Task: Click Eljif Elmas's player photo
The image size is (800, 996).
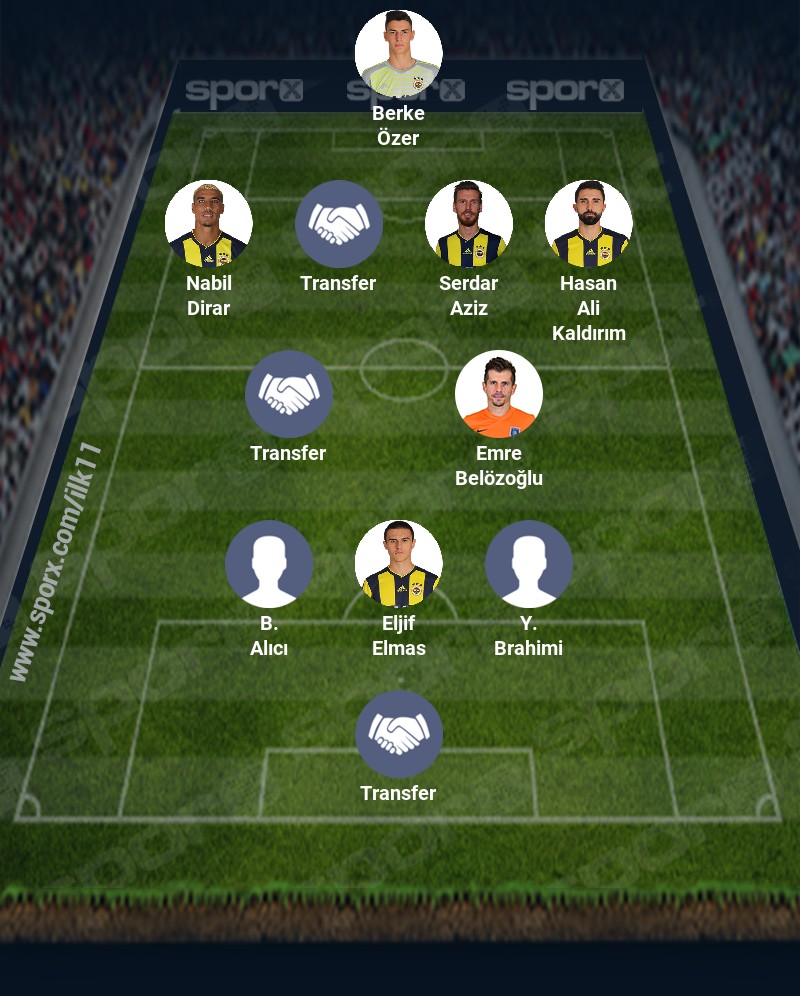Action: click(x=398, y=564)
